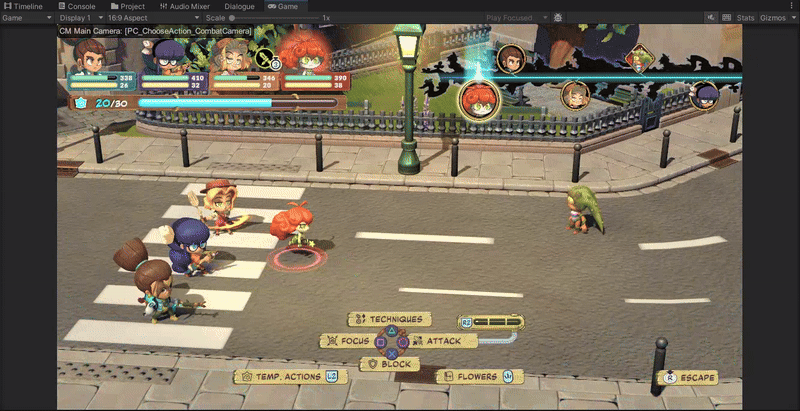Screen dimensions: 800x411
Task: Open the Dialogue tab
Action: 239,6
